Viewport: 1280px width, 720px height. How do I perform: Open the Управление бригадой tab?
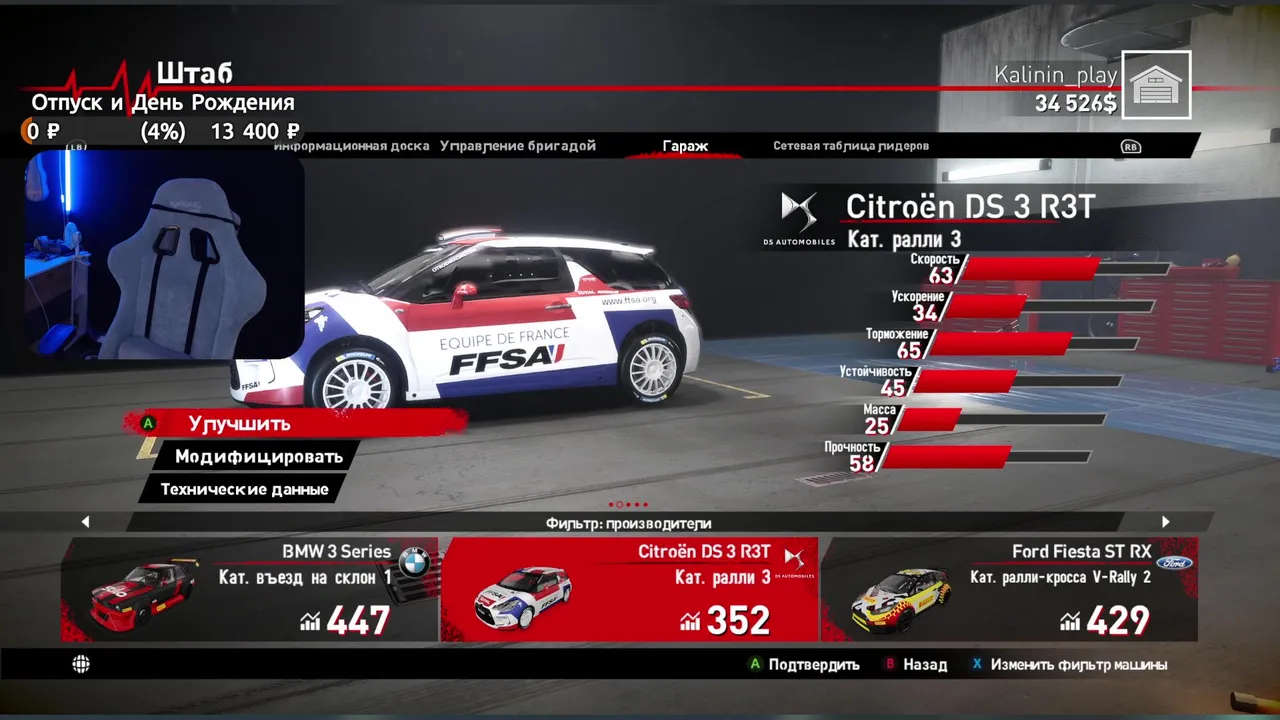(x=518, y=146)
